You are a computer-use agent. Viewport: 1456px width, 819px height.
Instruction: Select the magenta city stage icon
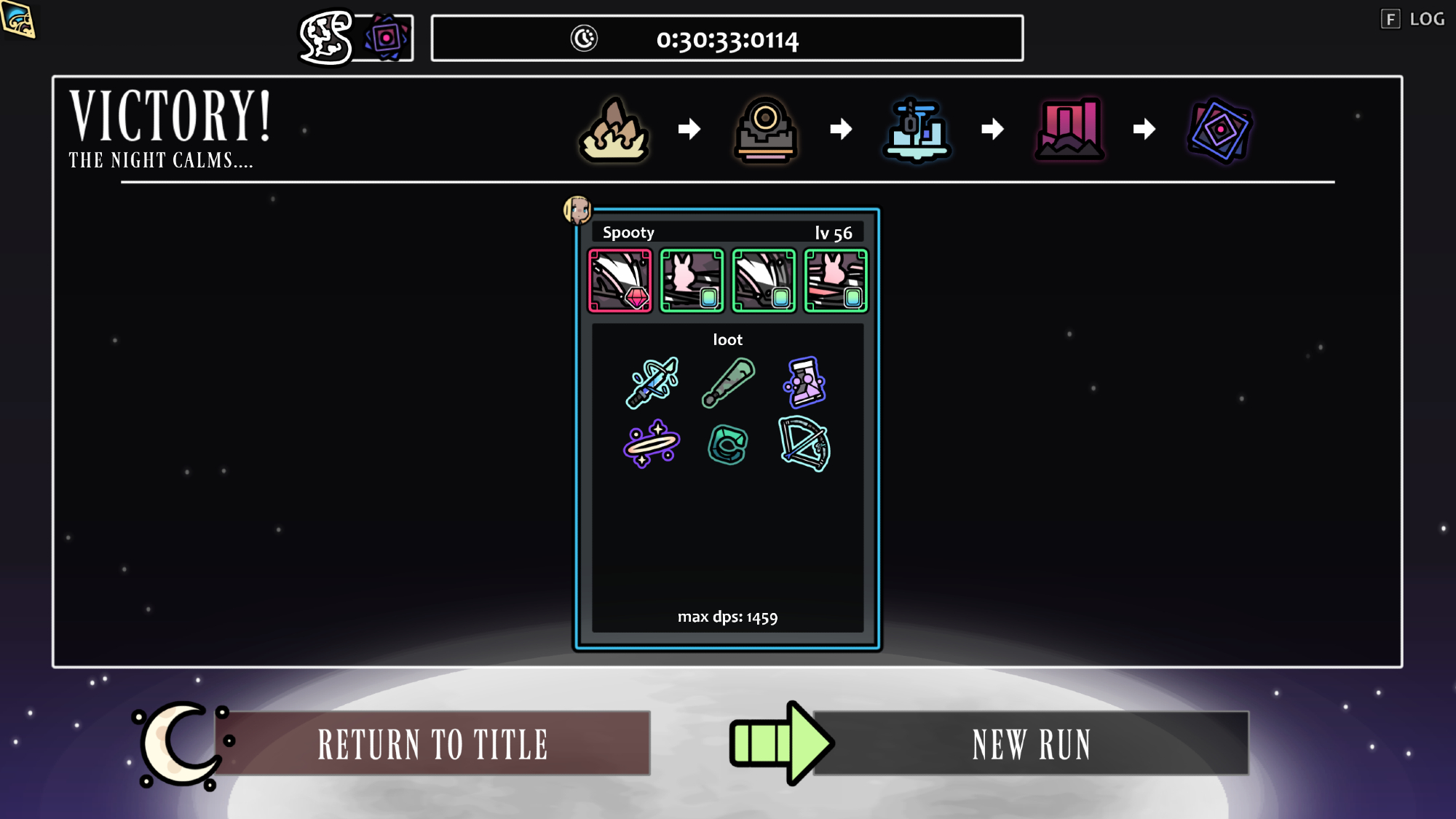tap(1069, 130)
